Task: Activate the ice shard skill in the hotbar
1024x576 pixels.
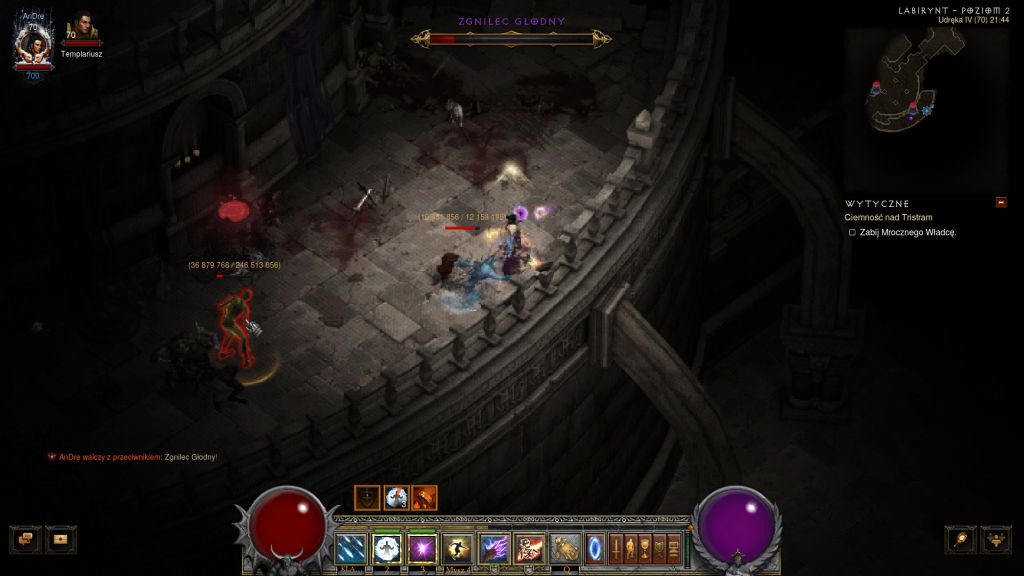Action: point(351,548)
